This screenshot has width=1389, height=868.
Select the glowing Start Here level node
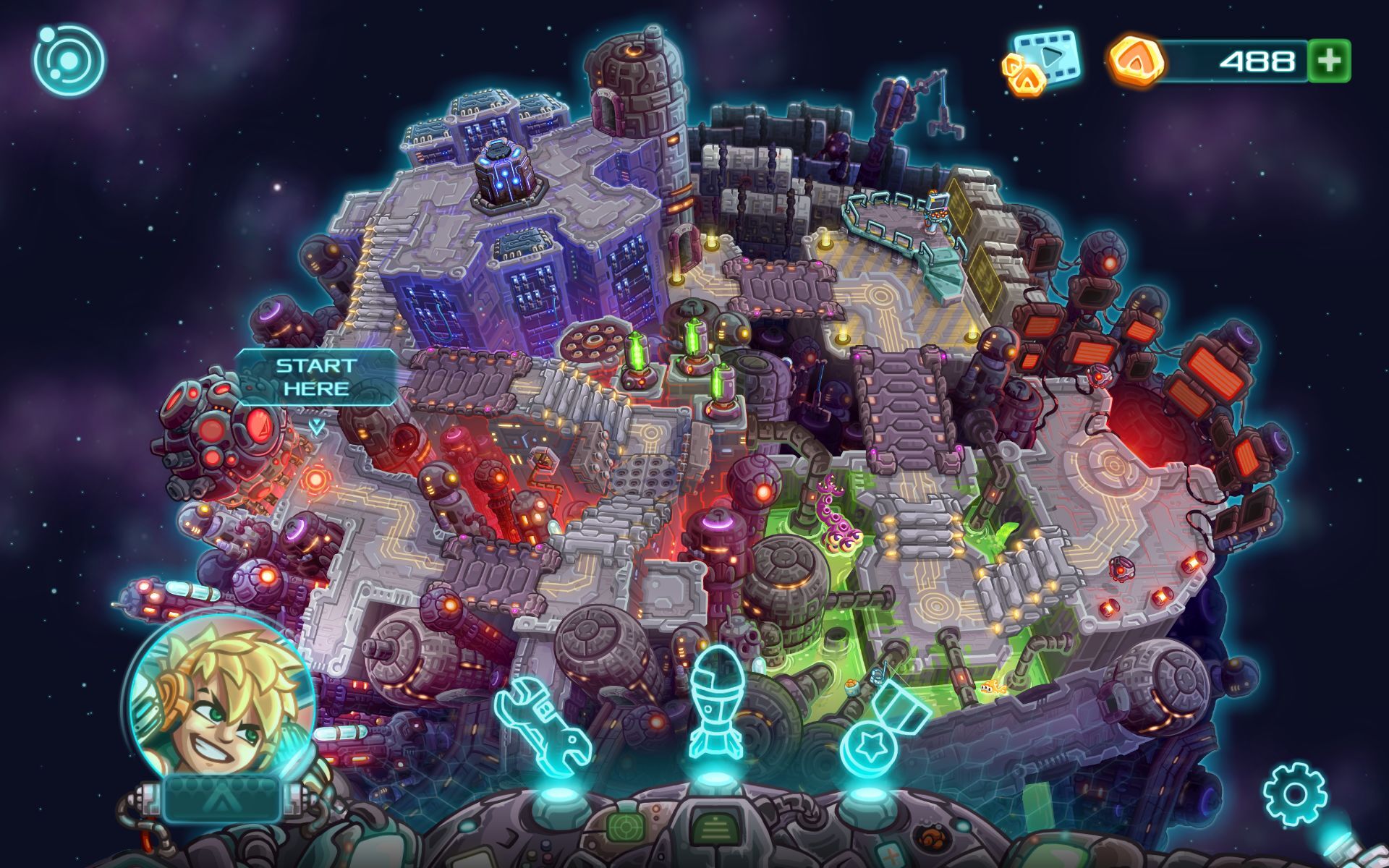click(315, 479)
